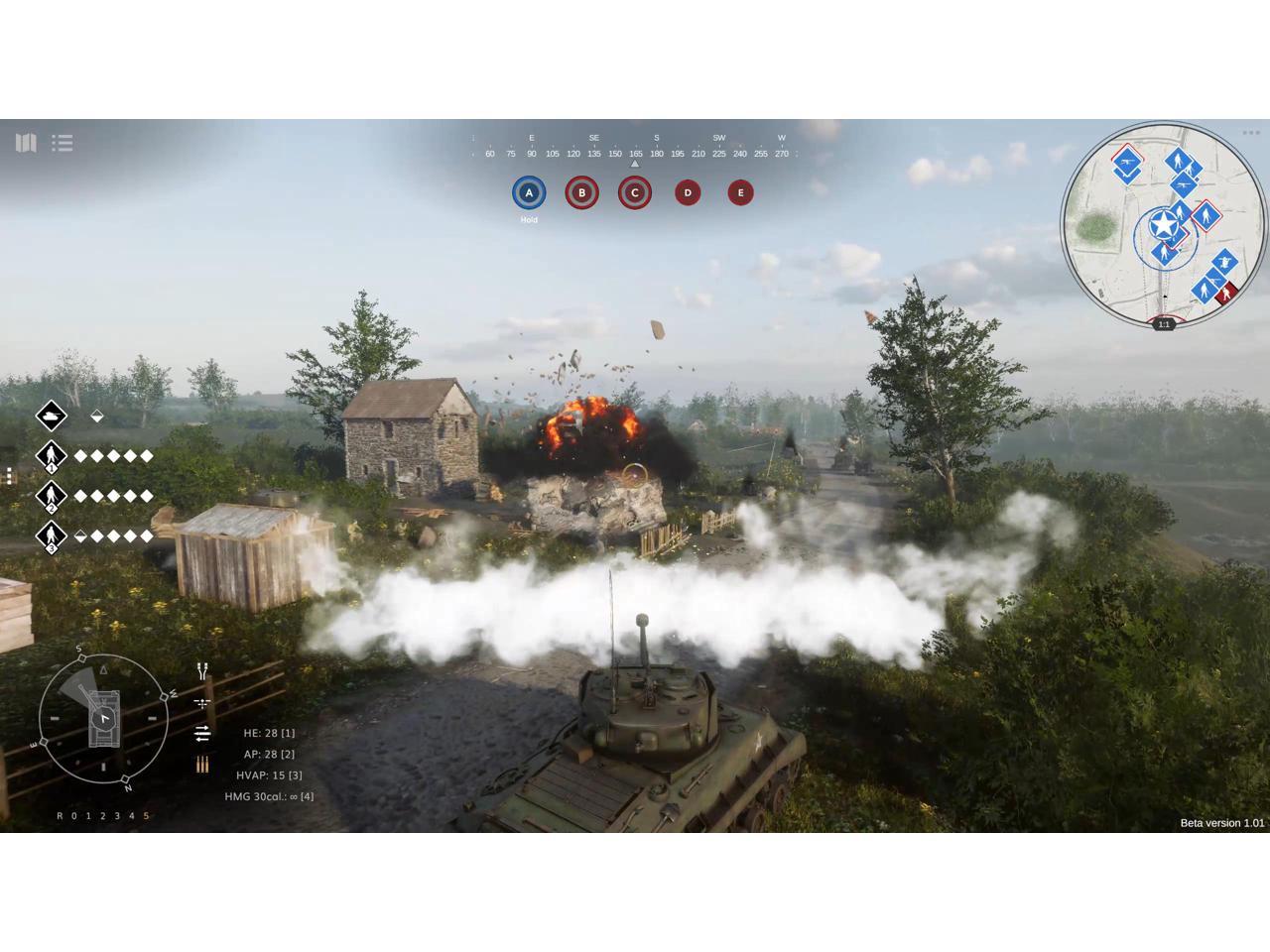Switch to HMG 30cal weapon
Viewport: 1270px width, 952px height.
[x=269, y=796]
